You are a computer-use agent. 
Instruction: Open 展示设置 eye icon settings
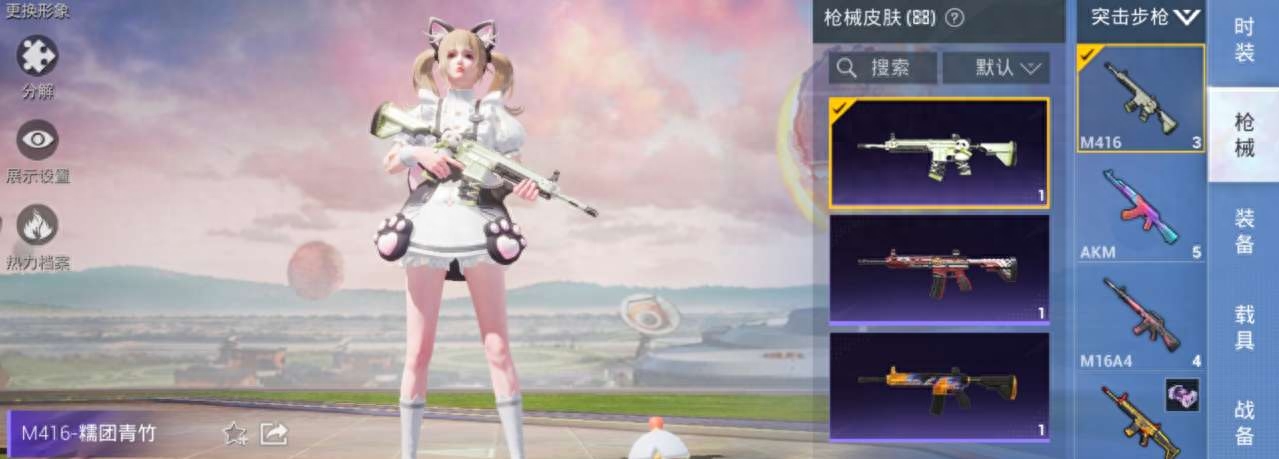pos(37,140)
